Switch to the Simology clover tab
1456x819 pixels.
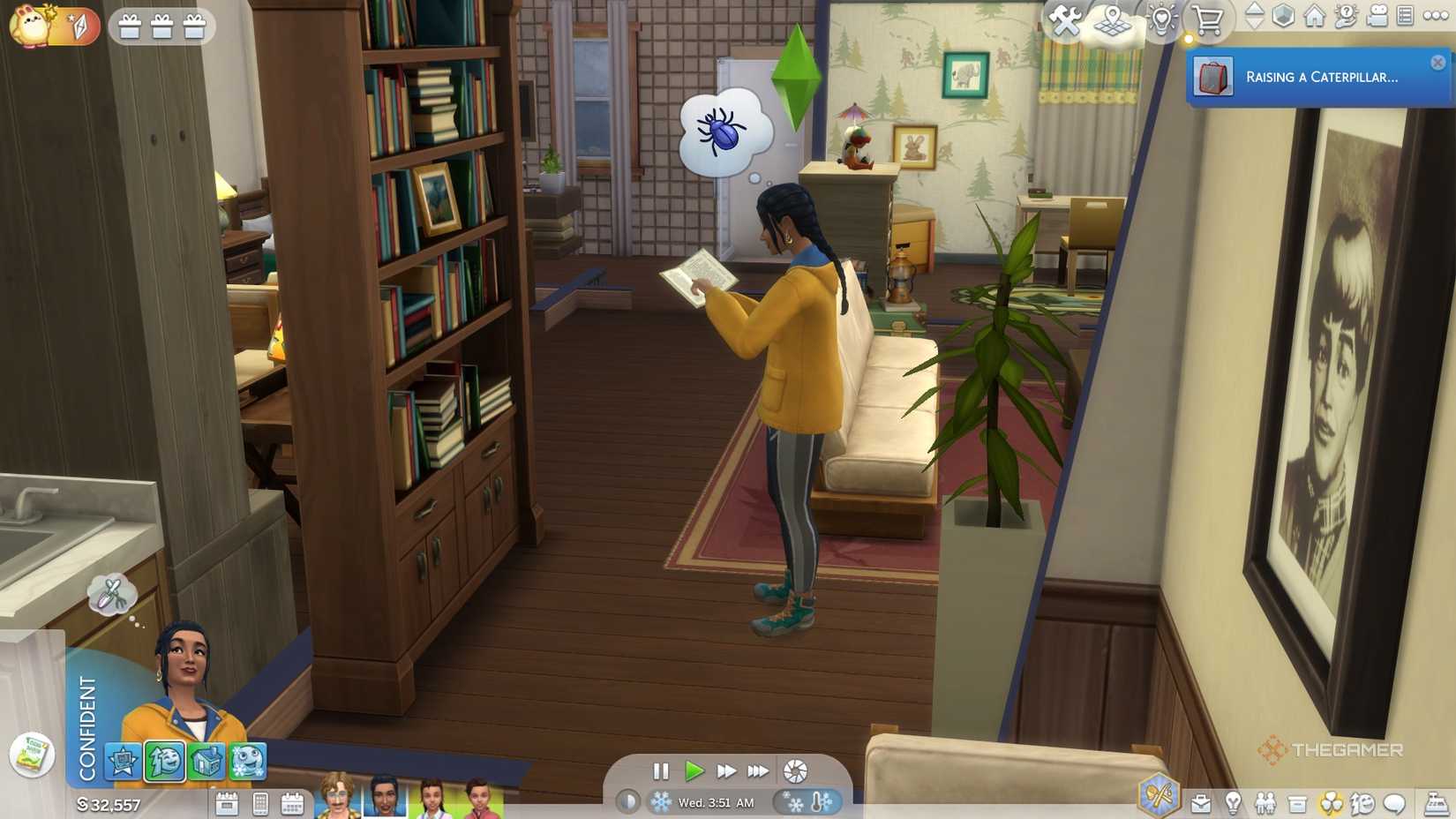tap(1330, 800)
